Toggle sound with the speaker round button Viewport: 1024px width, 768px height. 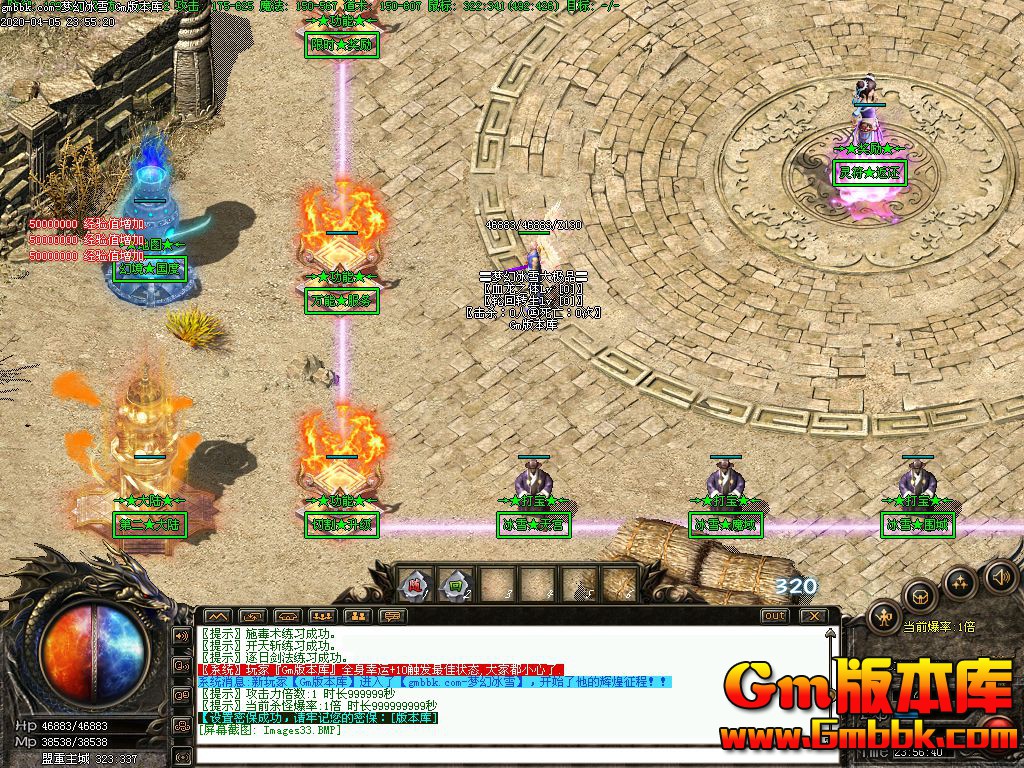coord(999,576)
